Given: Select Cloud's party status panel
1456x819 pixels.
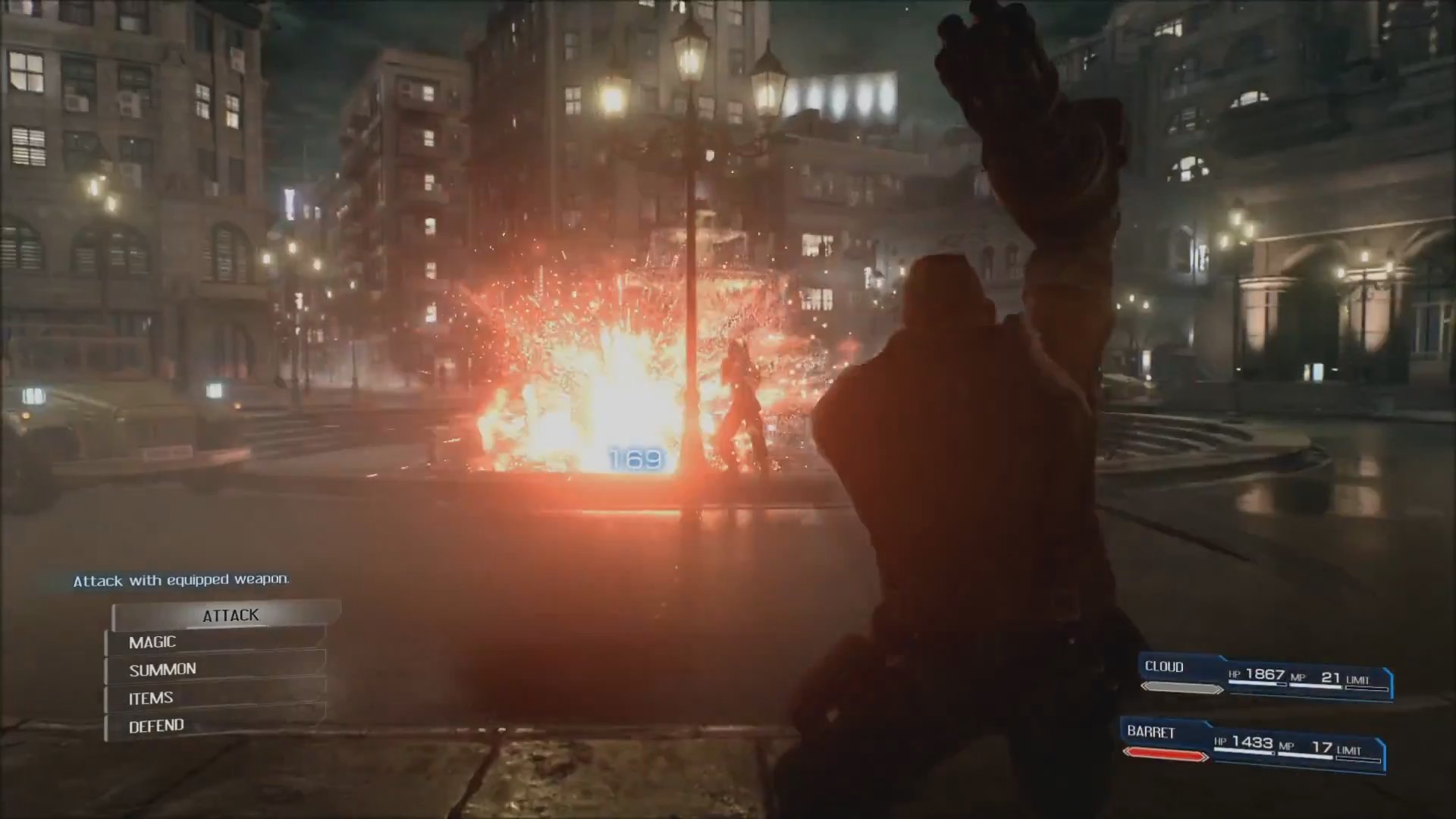Looking at the screenshot, I should 1265,677.
